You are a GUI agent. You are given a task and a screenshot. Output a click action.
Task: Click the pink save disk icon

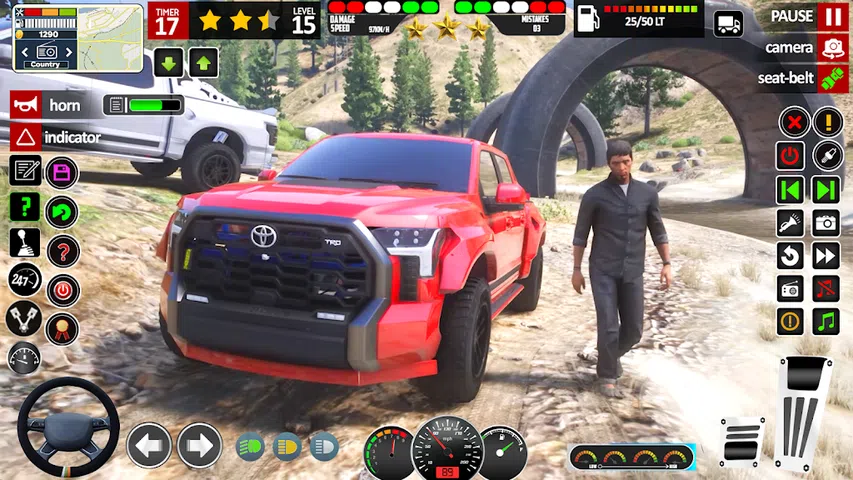click(62, 172)
